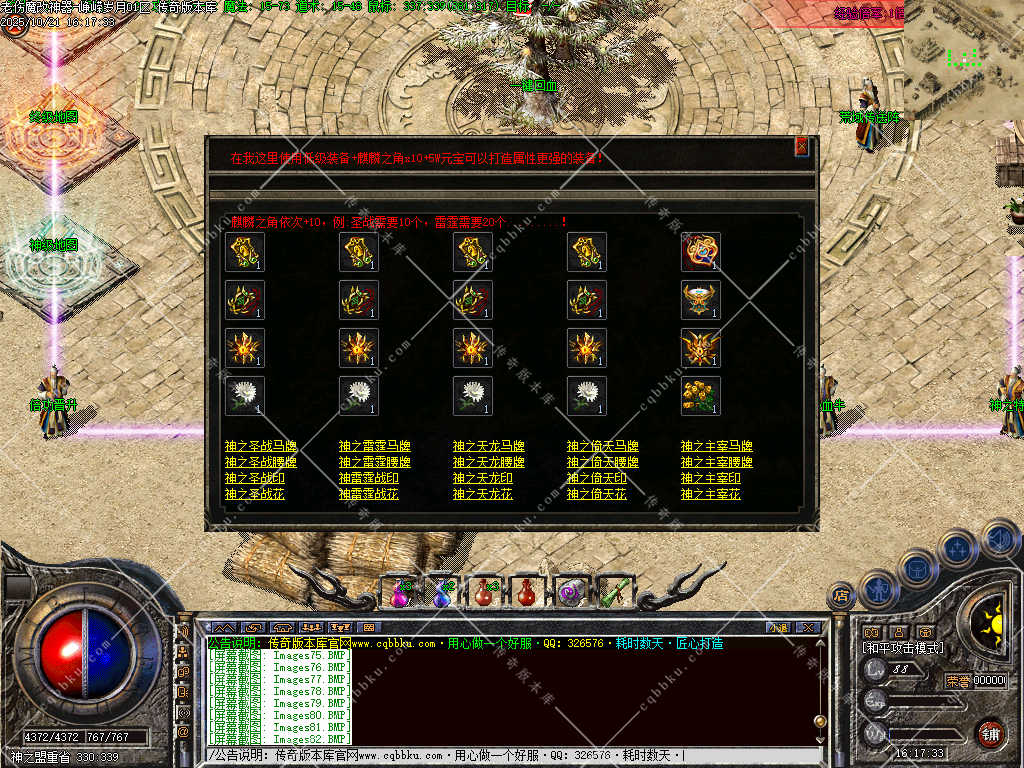Click the yellow flower bouquet item icon
Viewport: 1024px width, 768px height.
(701, 396)
